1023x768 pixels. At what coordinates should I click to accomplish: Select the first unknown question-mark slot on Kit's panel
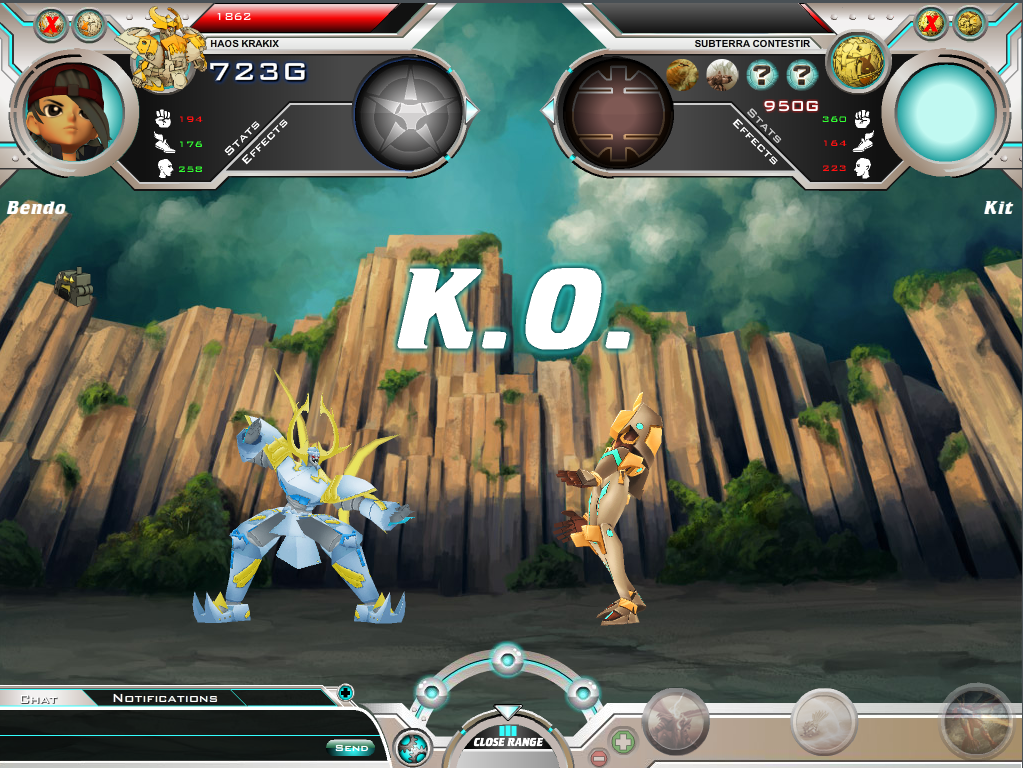(761, 74)
